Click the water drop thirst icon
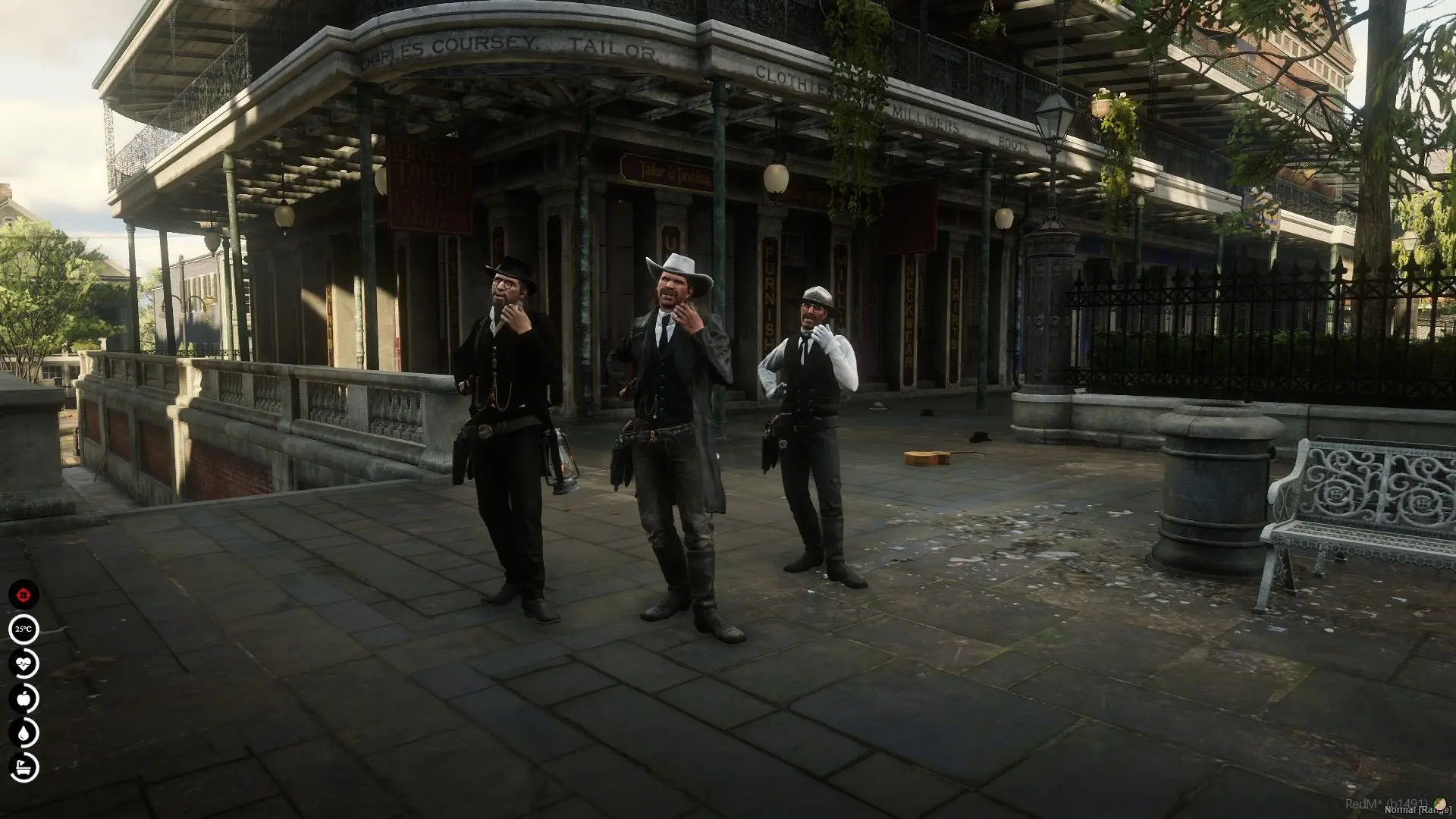 point(24,733)
